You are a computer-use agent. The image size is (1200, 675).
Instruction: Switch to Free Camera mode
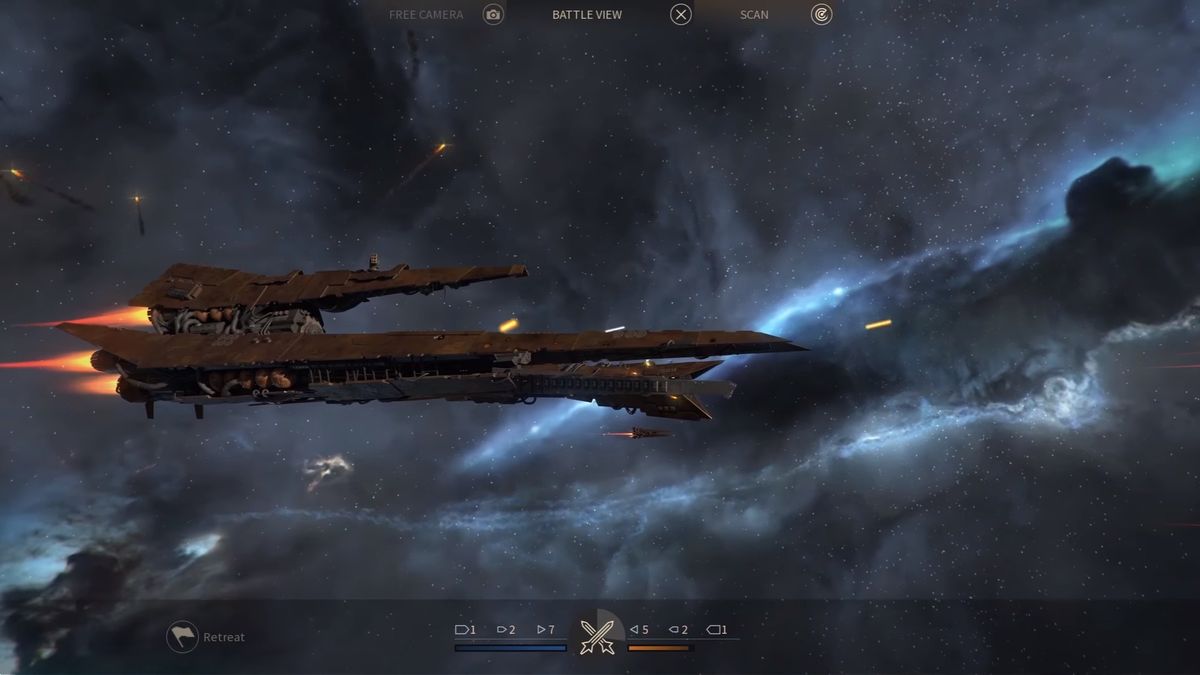(x=493, y=14)
